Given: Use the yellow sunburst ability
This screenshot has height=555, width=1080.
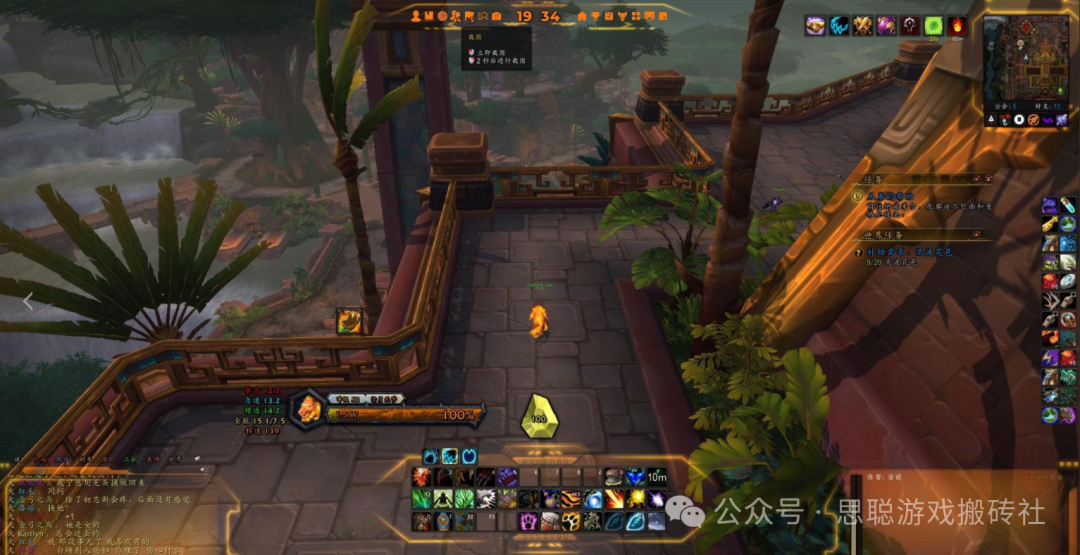Looking at the screenshot, I should tap(635, 499).
